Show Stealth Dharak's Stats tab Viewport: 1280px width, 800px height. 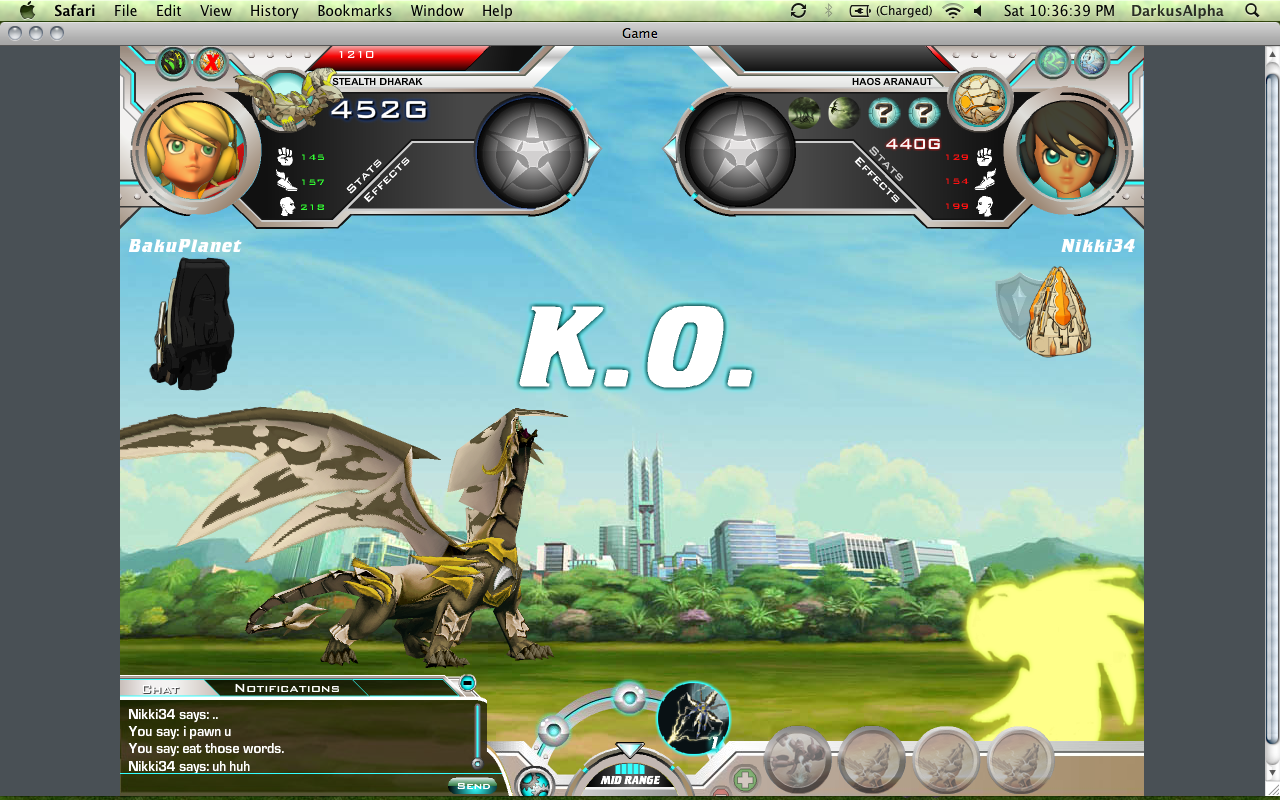tap(364, 174)
